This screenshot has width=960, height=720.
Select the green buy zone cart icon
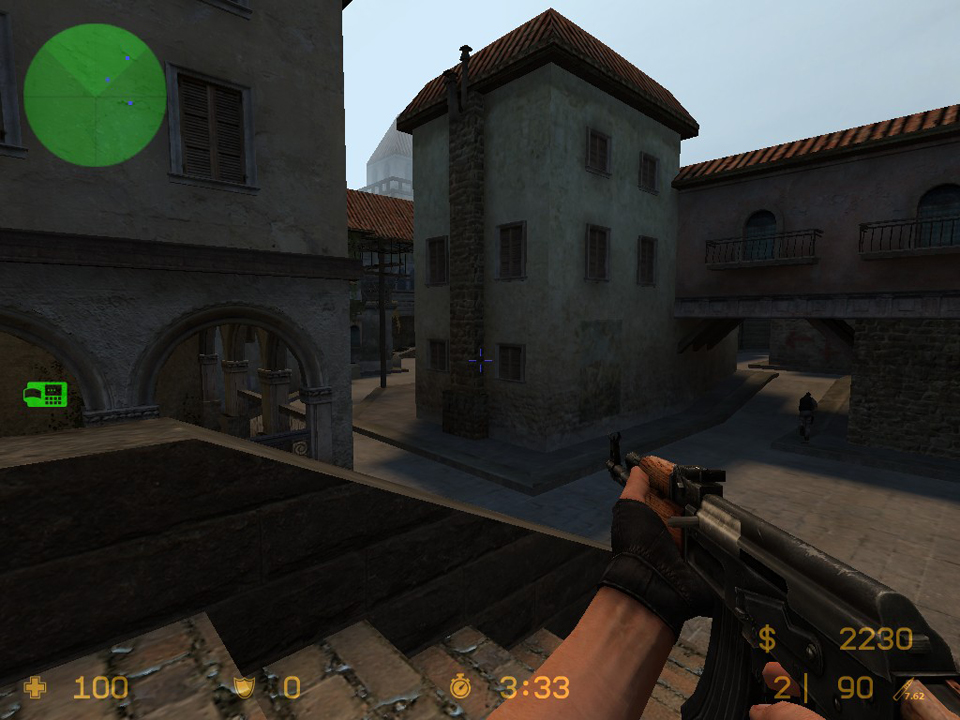coord(45,394)
